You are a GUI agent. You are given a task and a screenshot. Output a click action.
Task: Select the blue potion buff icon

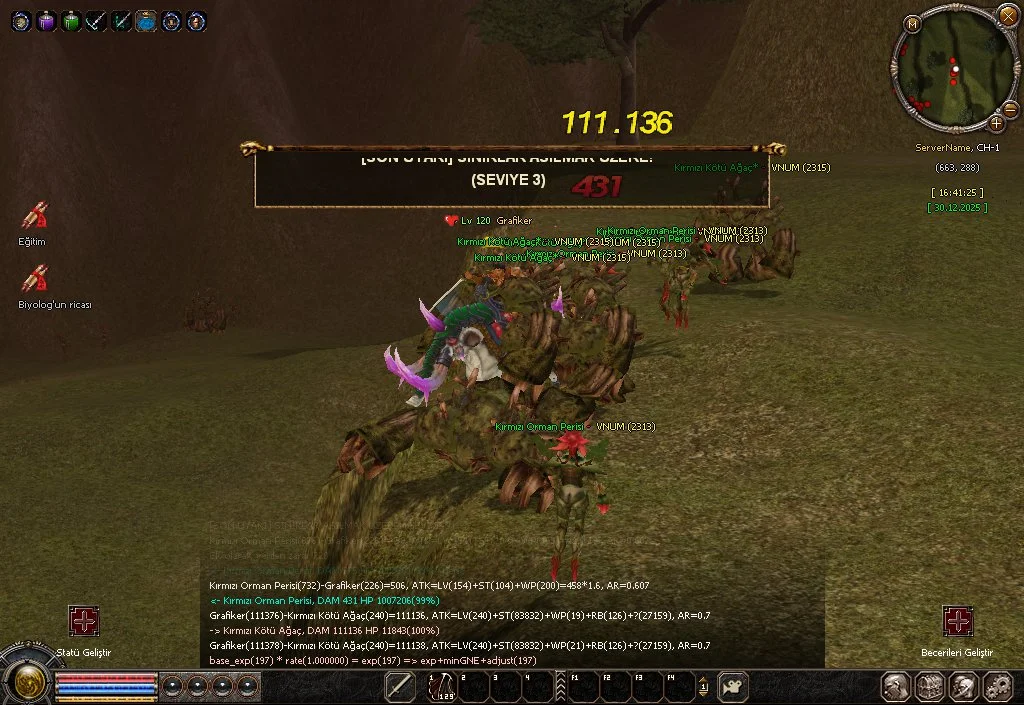(146, 20)
